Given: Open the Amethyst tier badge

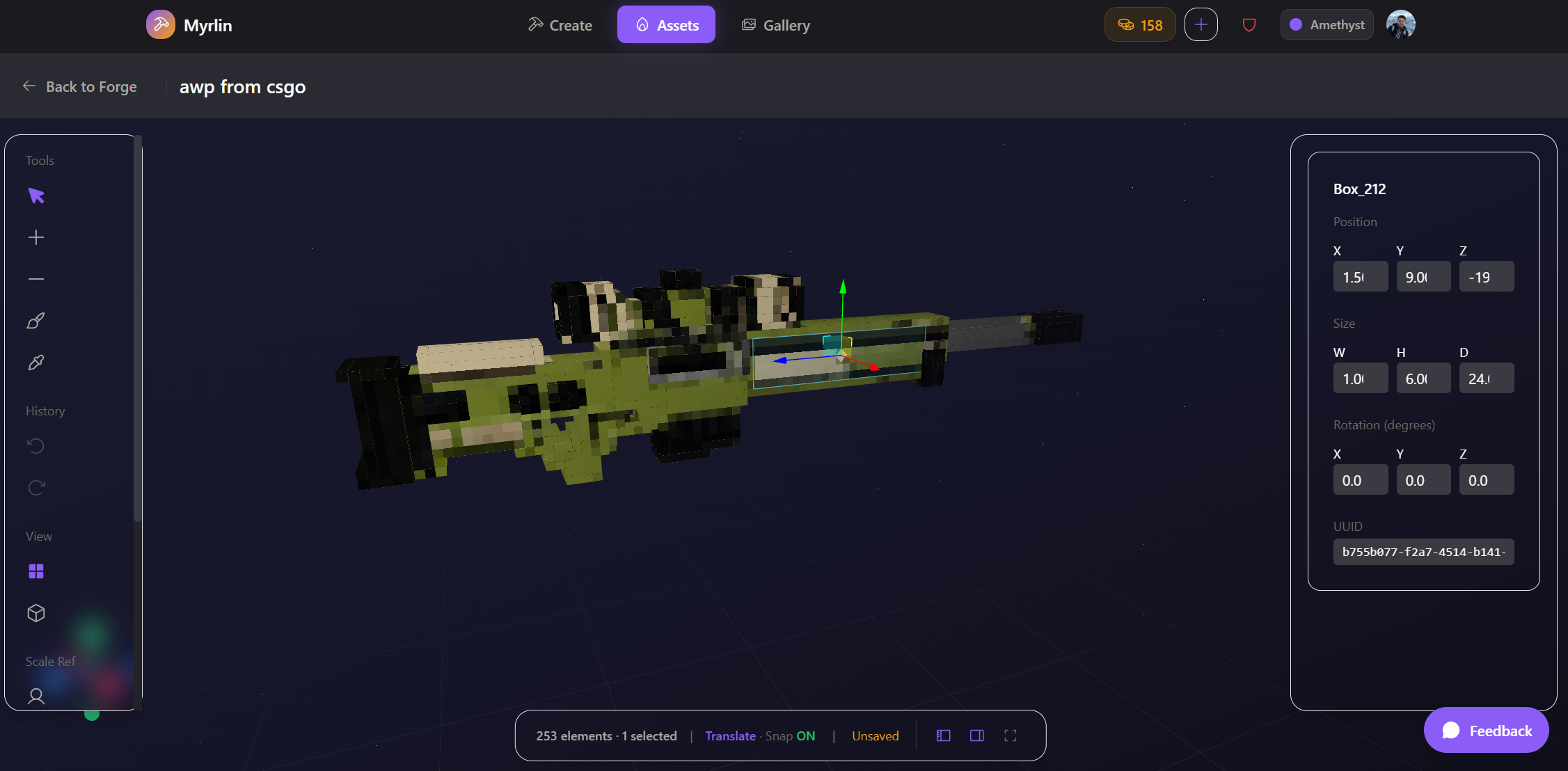Looking at the screenshot, I should pyautogui.click(x=1327, y=25).
